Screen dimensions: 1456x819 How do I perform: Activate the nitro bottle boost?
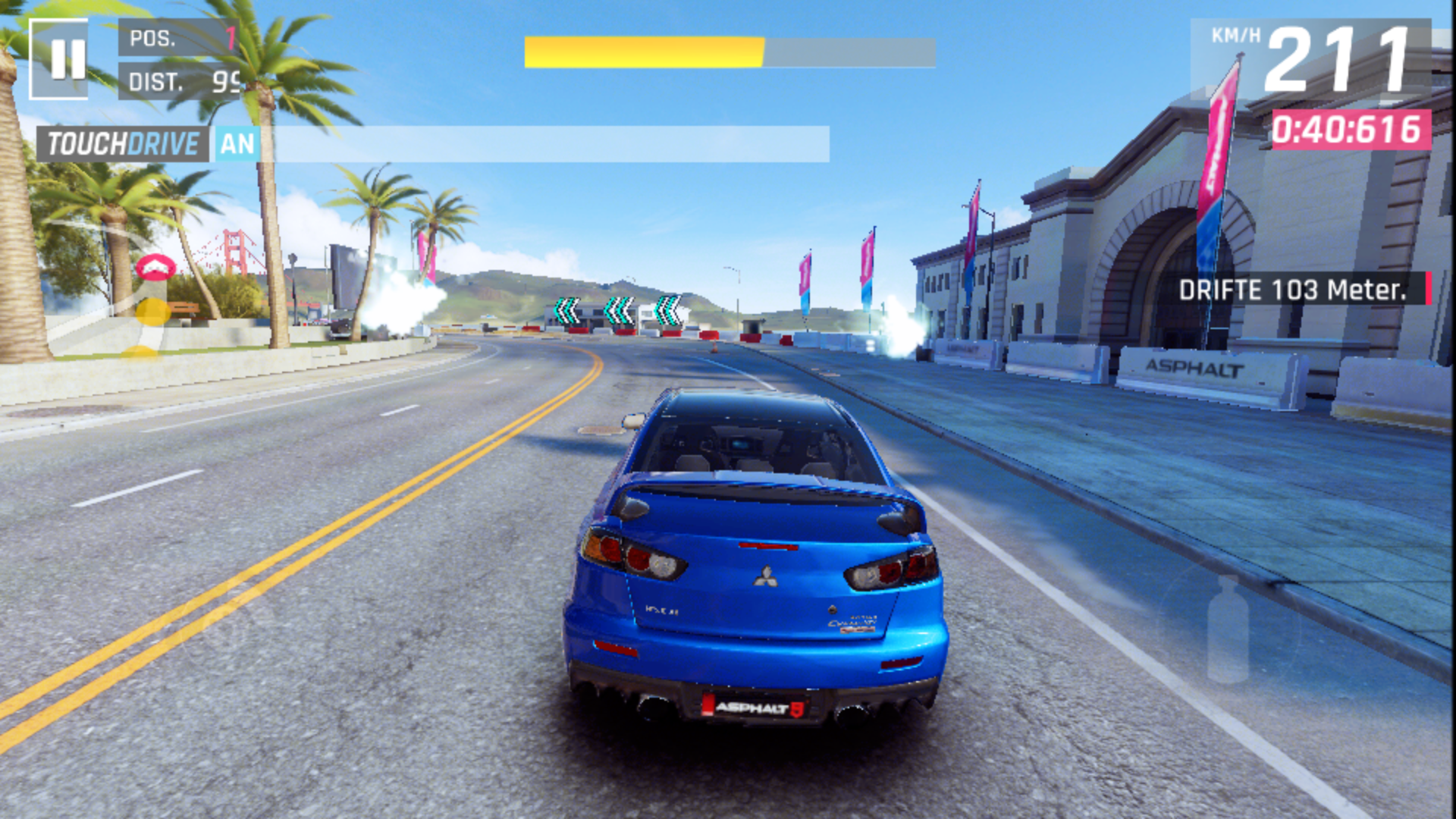[1227, 629]
